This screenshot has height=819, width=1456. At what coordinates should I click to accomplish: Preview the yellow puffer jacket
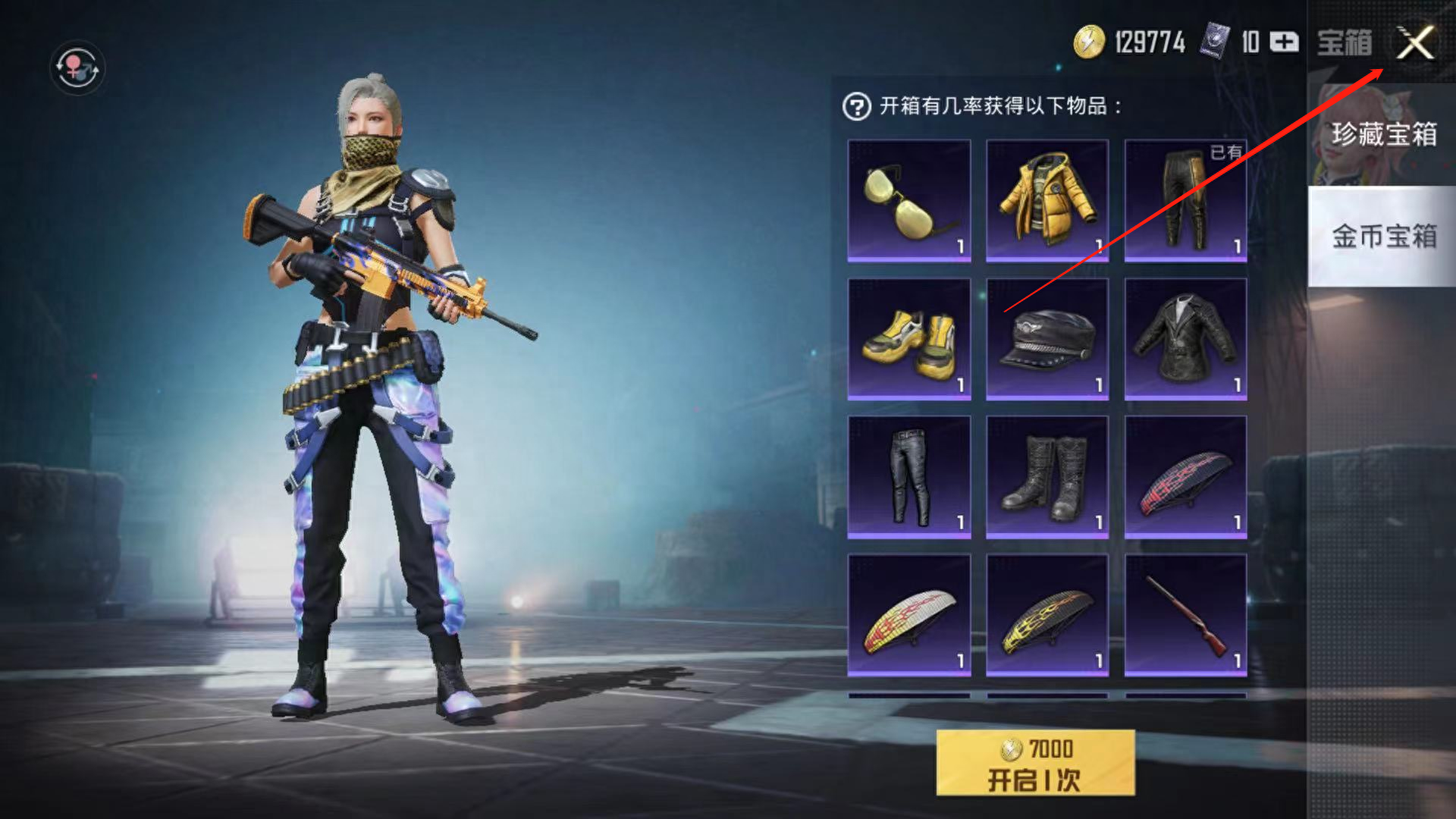click(x=1046, y=201)
